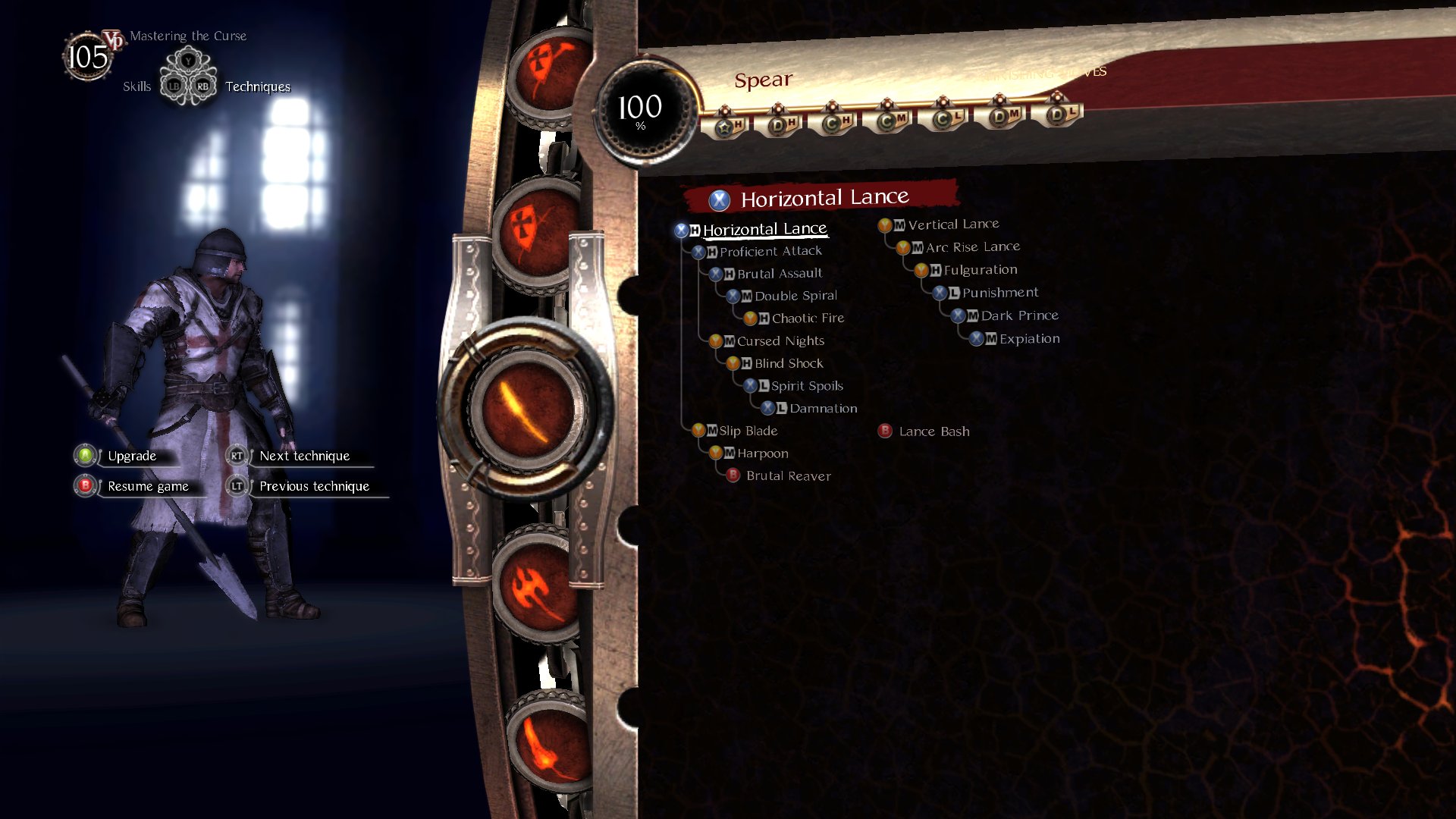Choose Proficient Attack in the tree
Image resolution: width=1456 pixels, height=819 pixels.
(770, 251)
